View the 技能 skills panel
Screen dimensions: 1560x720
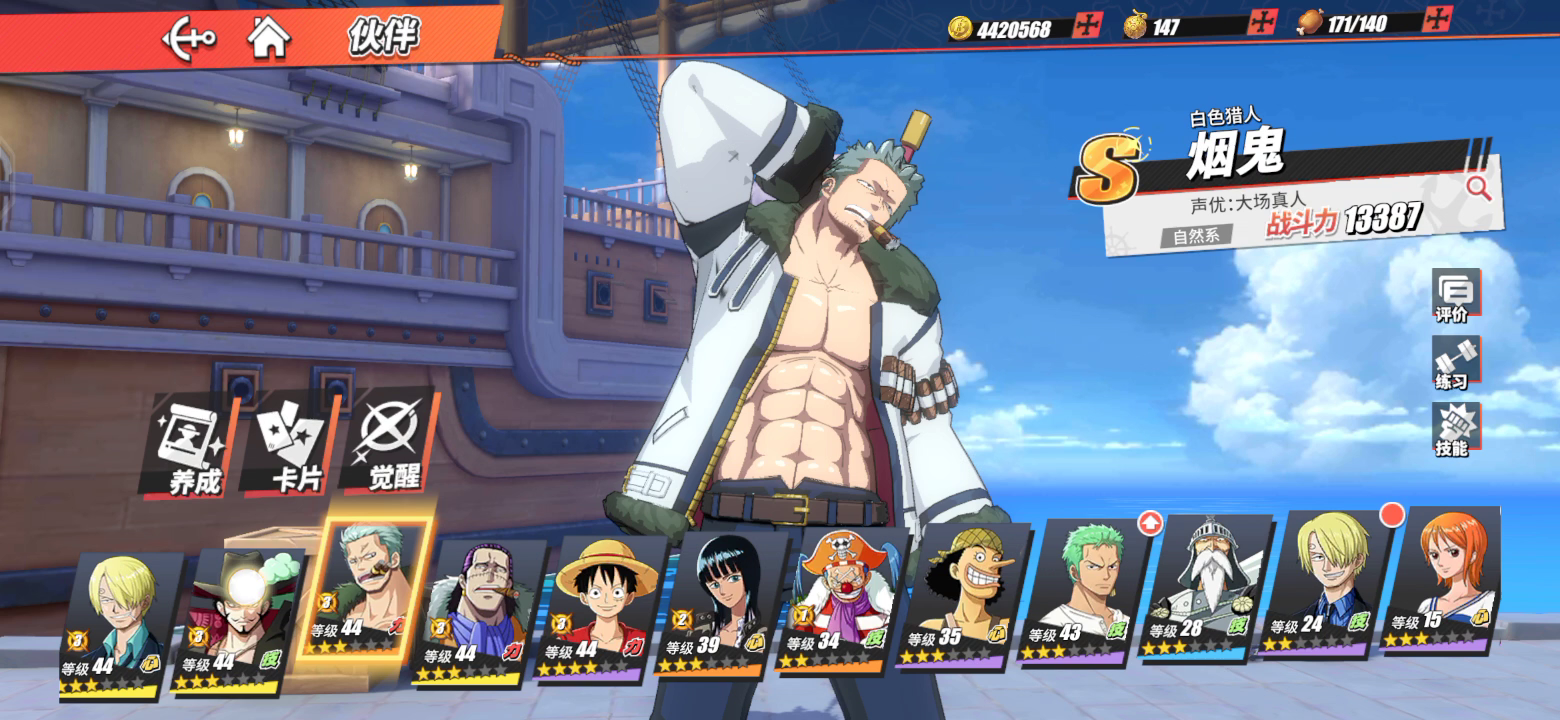click(1453, 430)
